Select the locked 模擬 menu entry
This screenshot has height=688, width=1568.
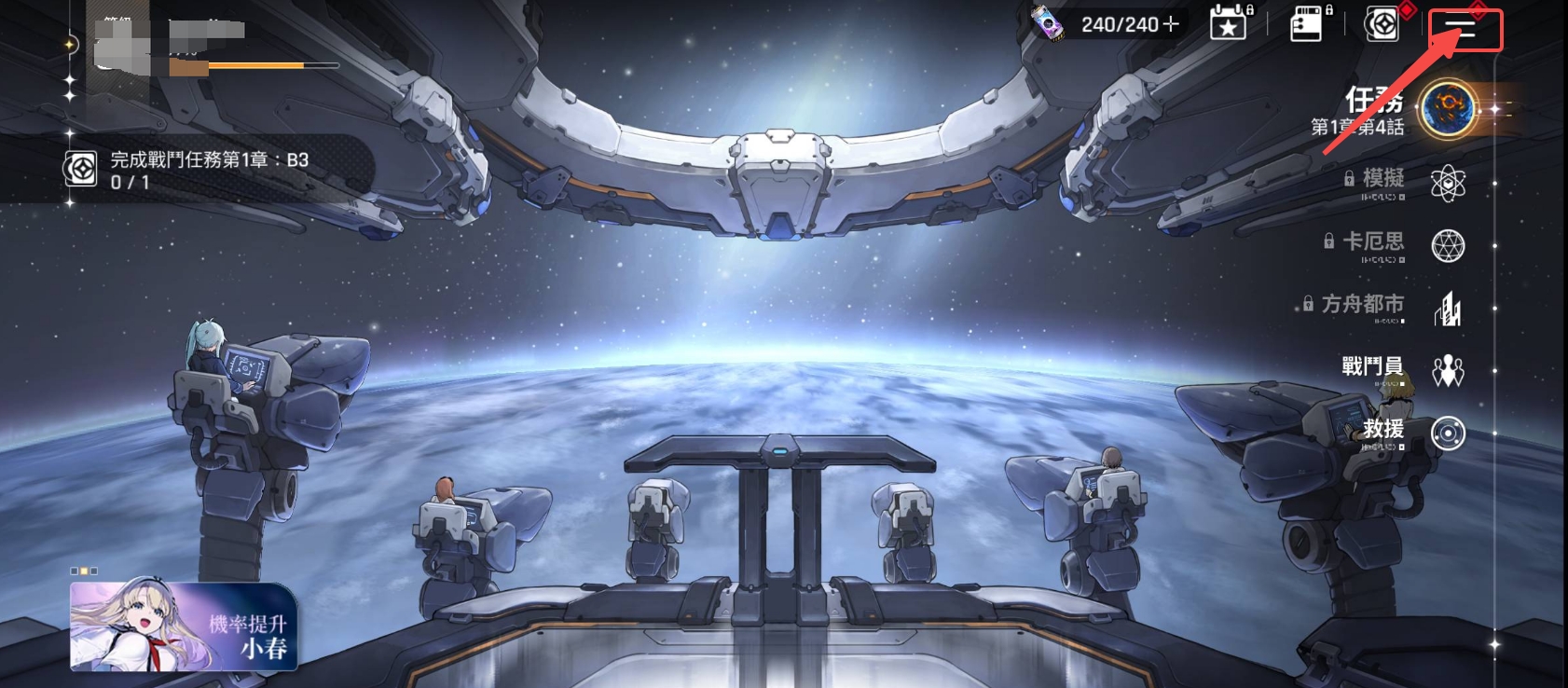tap(1447, 183)
